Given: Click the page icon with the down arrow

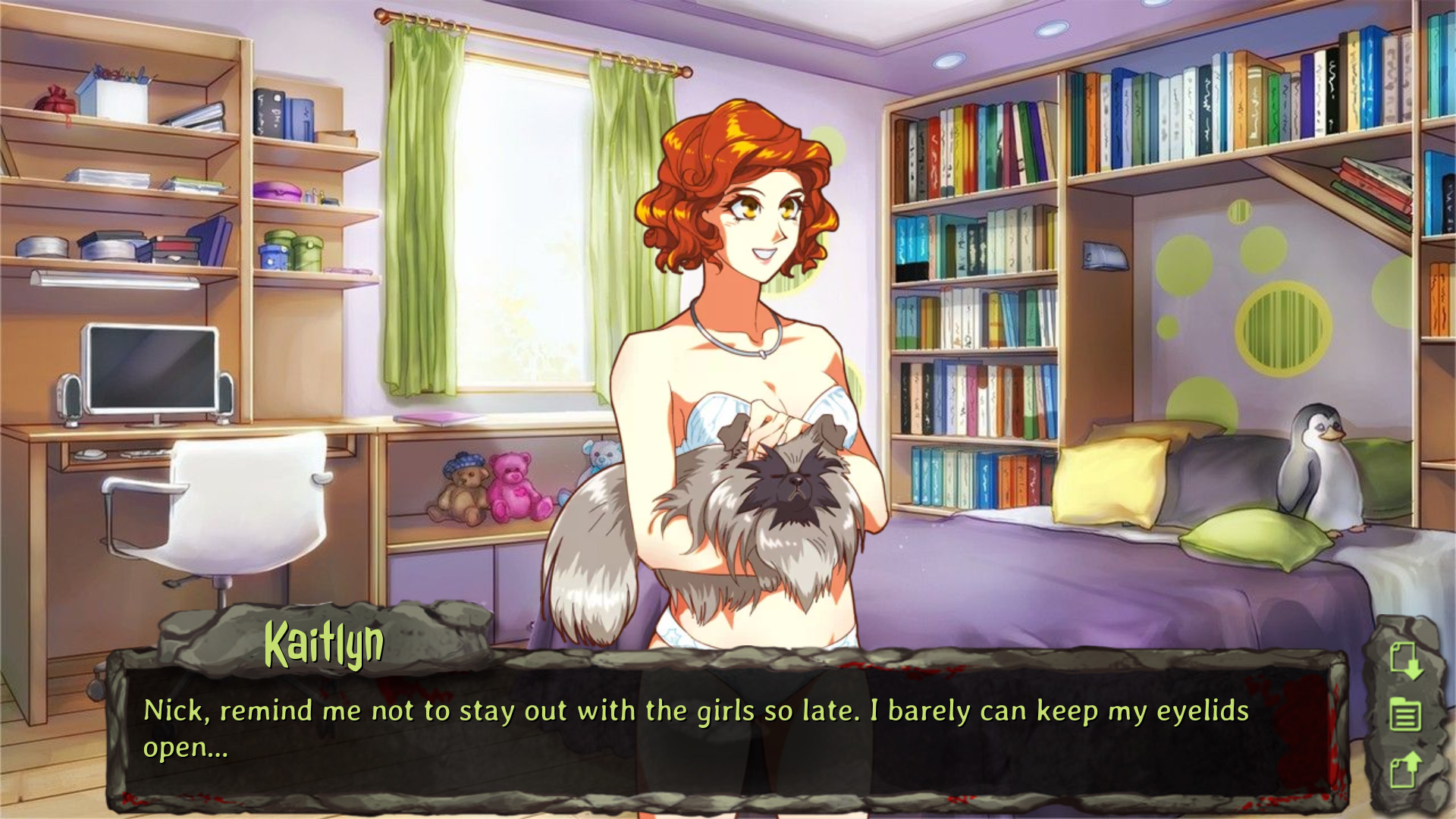Looking at the screenshot, I should click(x=1405, y=660).
